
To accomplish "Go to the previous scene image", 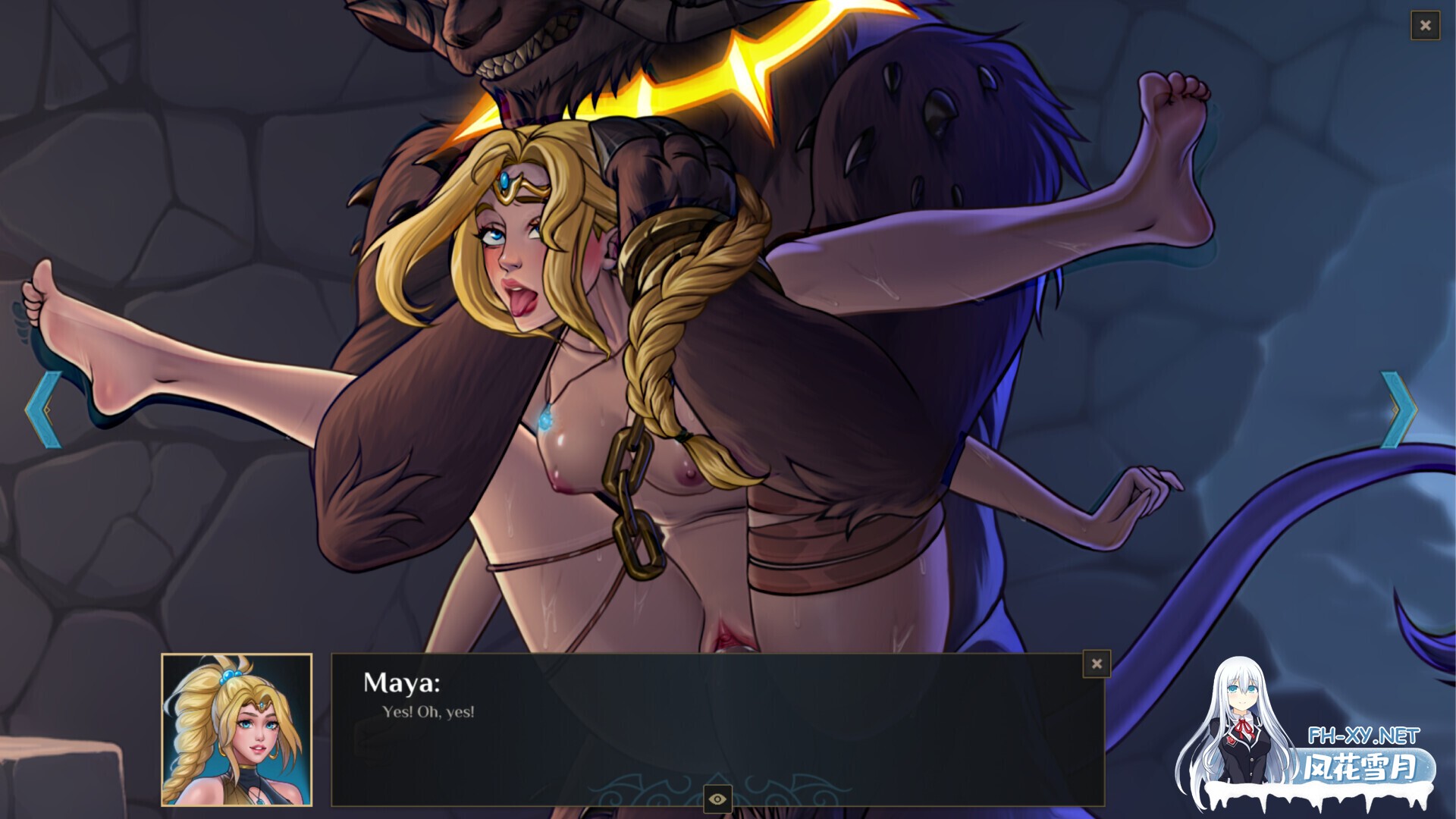I will 43,409.
